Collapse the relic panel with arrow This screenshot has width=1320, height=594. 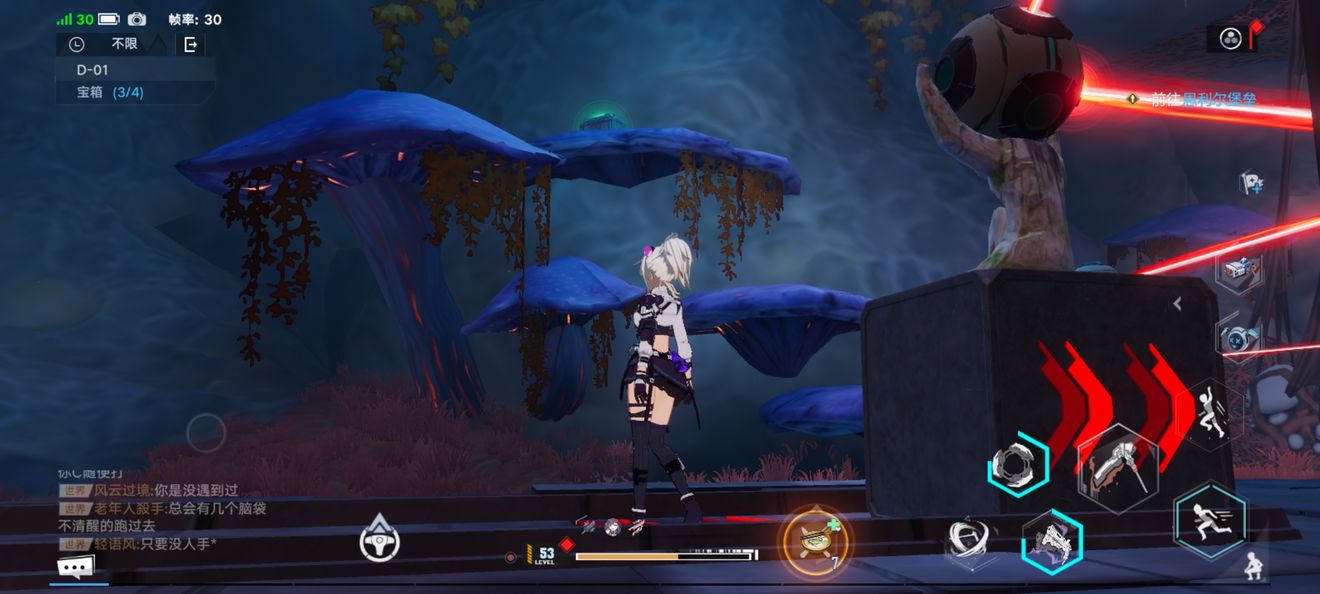[x=1178, y=303]
